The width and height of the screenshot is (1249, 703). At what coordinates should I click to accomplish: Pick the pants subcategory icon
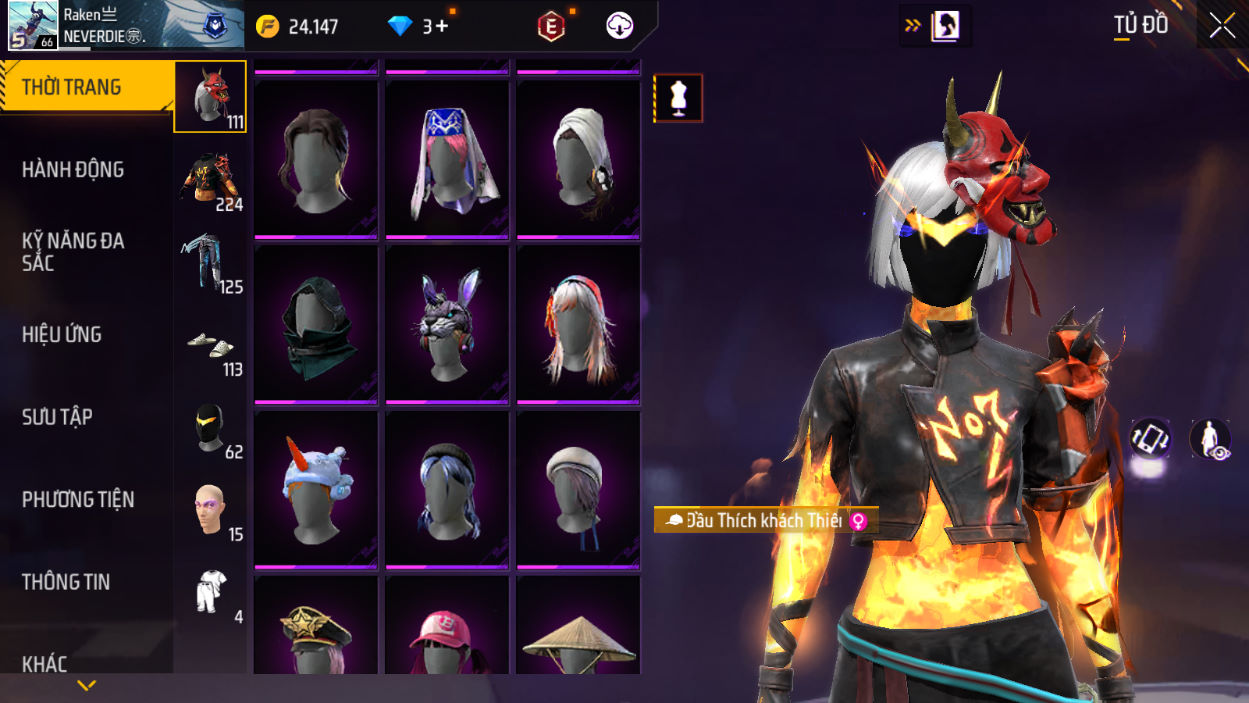210,262
